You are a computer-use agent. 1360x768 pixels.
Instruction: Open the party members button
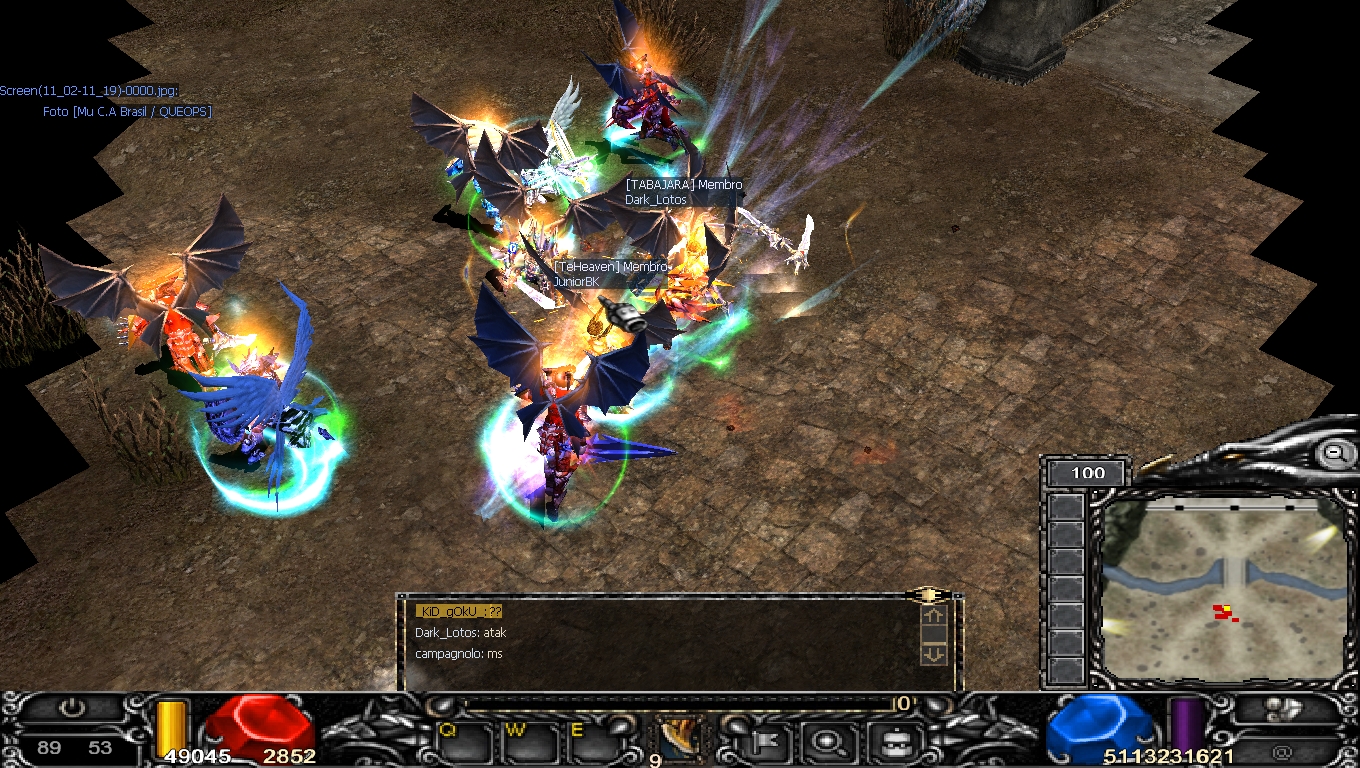1282,709
